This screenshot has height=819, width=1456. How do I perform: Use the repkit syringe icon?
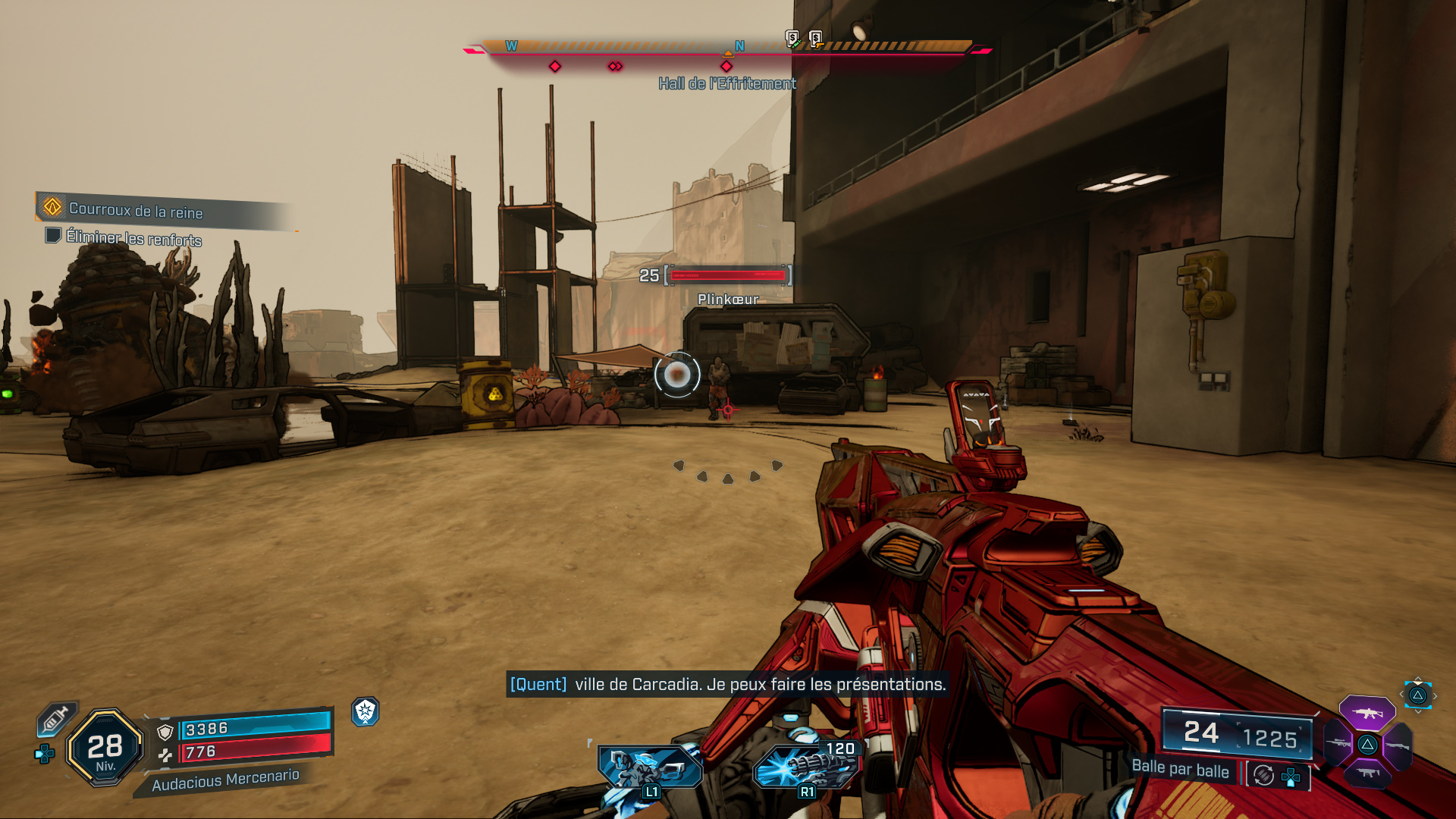(x=56, y=719)
